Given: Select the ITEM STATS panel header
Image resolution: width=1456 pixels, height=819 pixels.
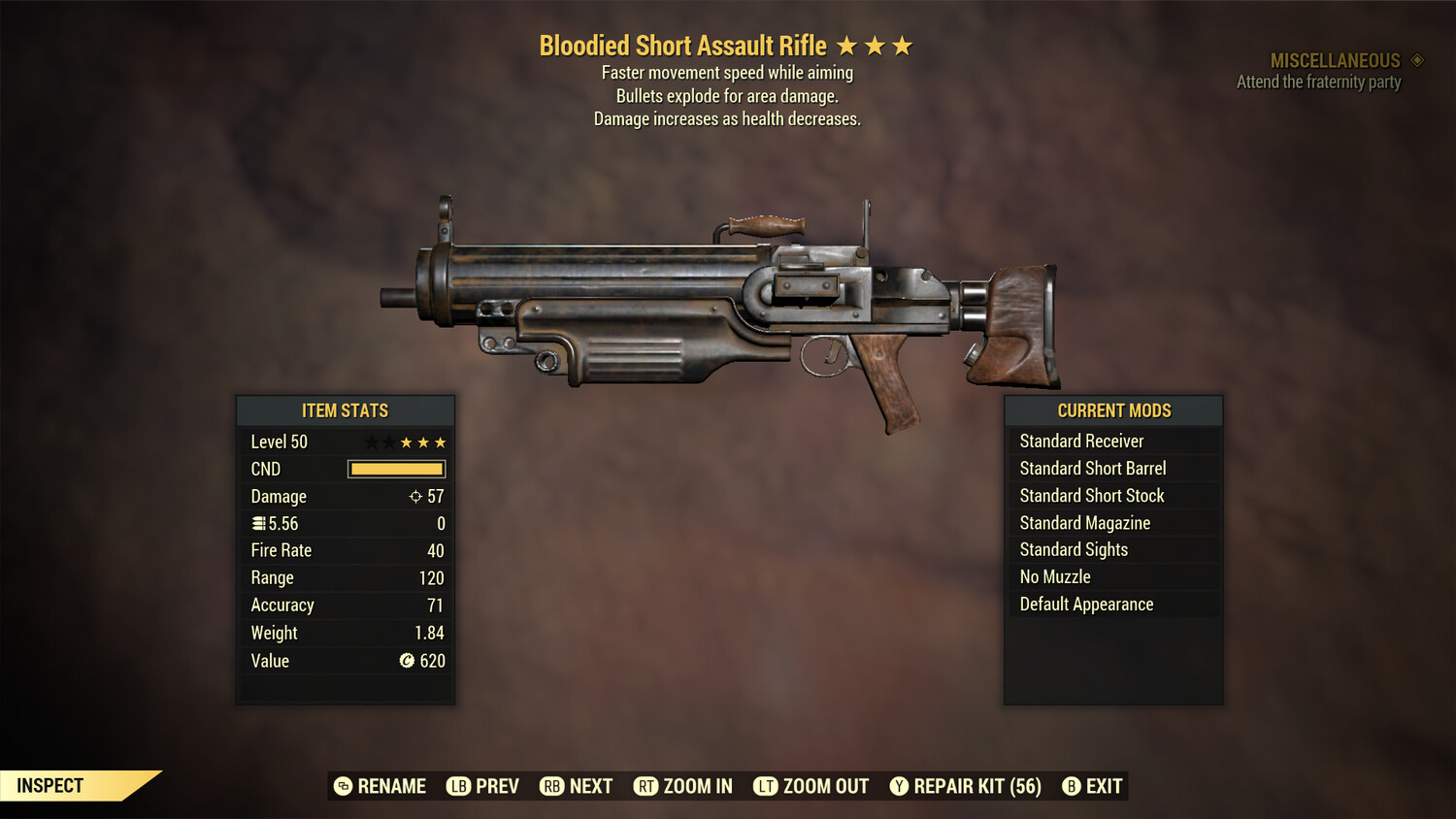Looking at the screenshot, I should pyautogui.click(x=346, y=410).
